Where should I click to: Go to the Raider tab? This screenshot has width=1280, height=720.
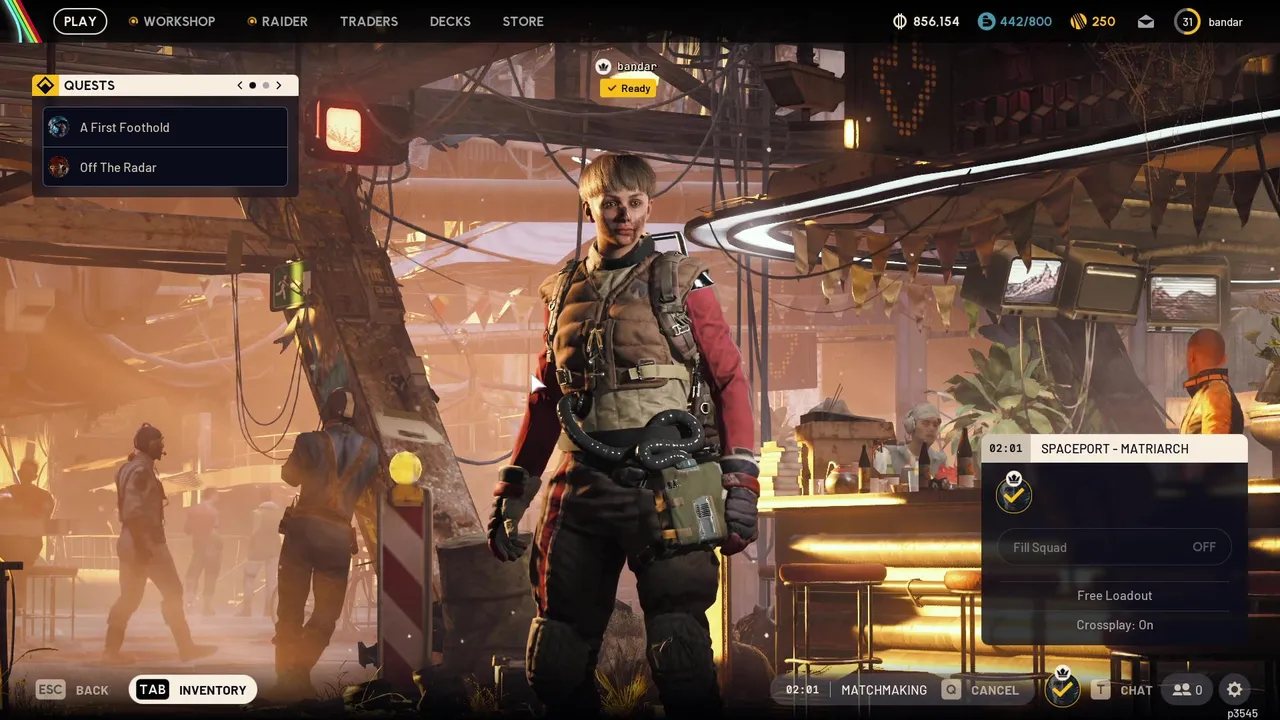[278, 21]
